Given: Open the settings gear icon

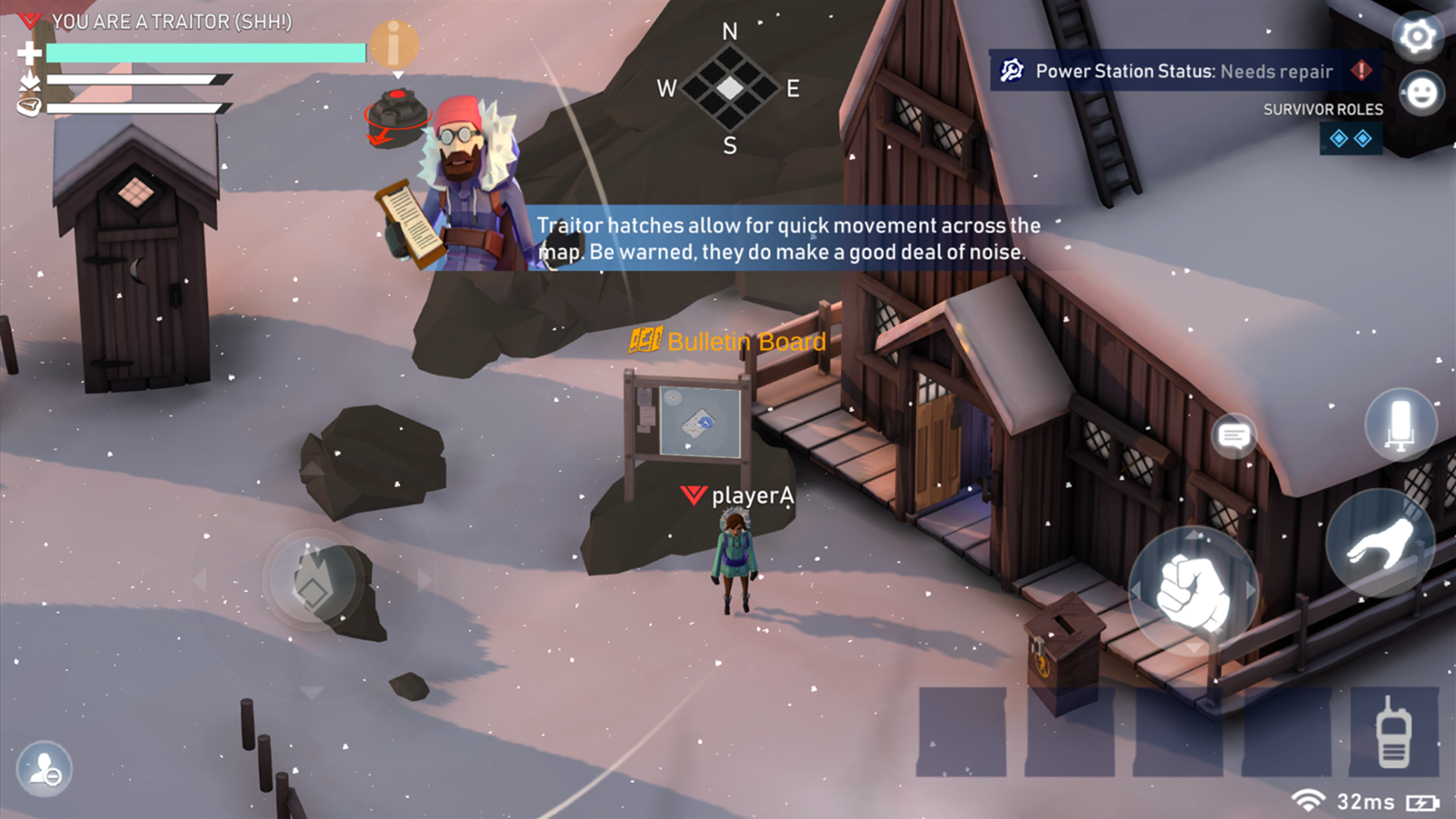Looking at the screenshot, I should (x=1417, y=36).
